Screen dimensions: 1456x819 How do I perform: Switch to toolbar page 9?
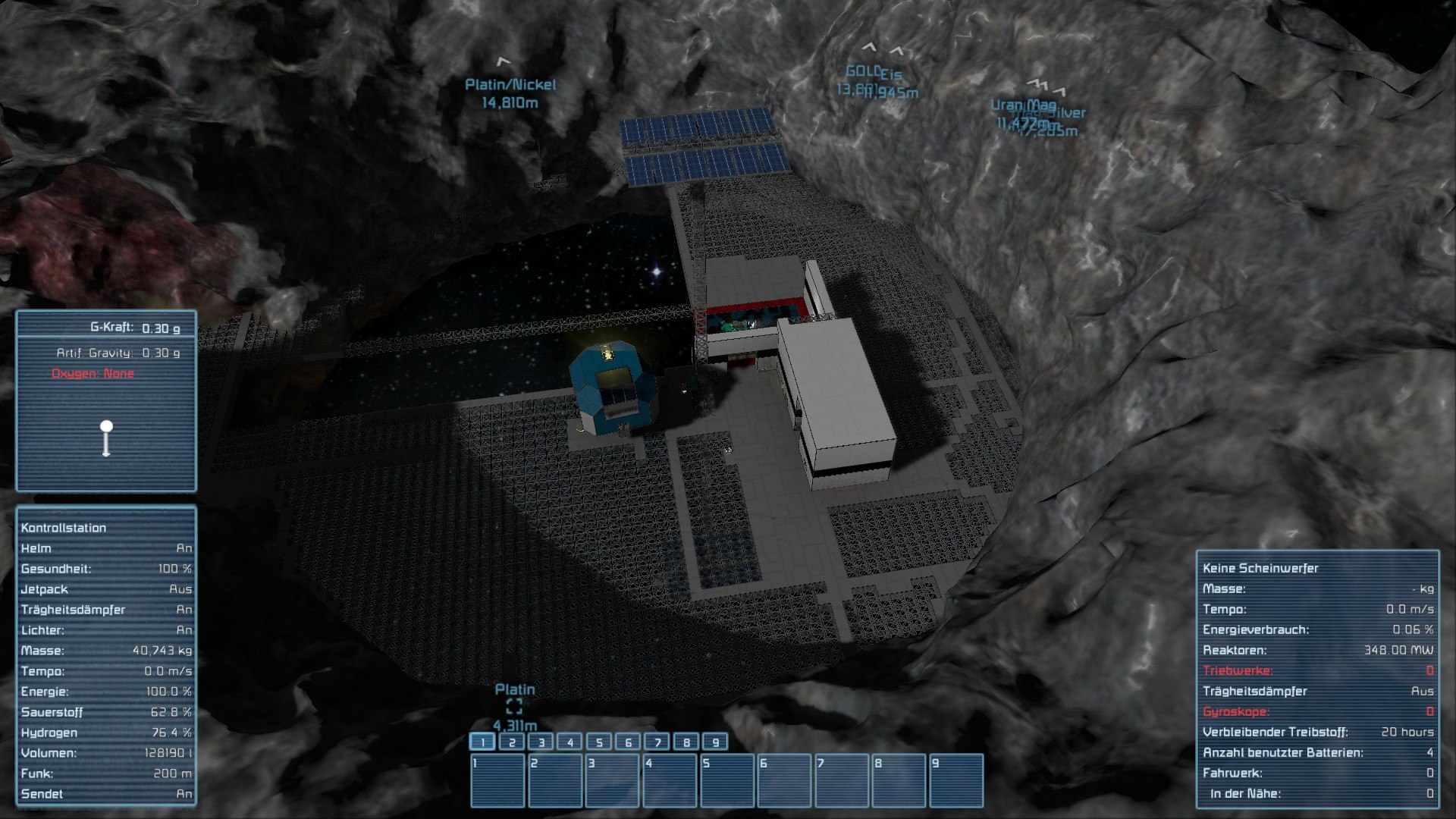[715, 742]
